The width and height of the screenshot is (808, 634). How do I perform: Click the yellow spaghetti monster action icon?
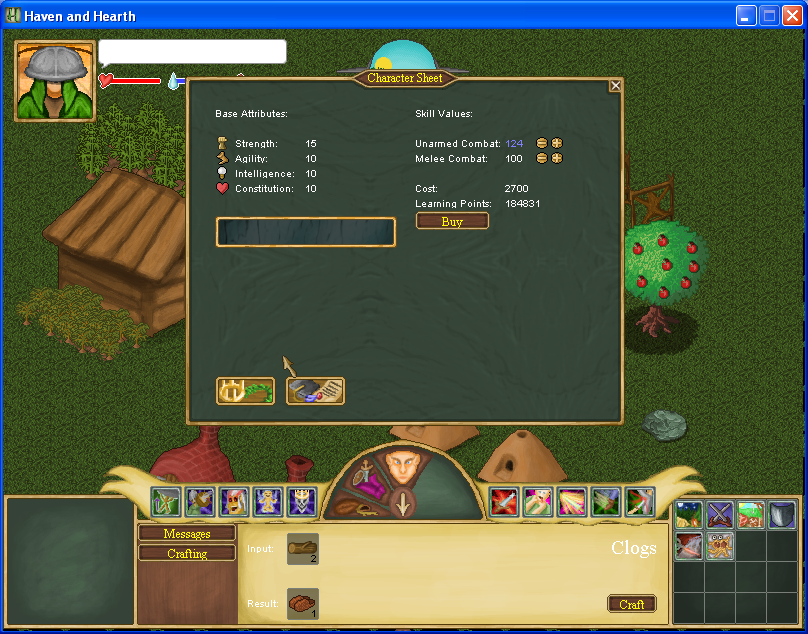[x=720, y=546]
